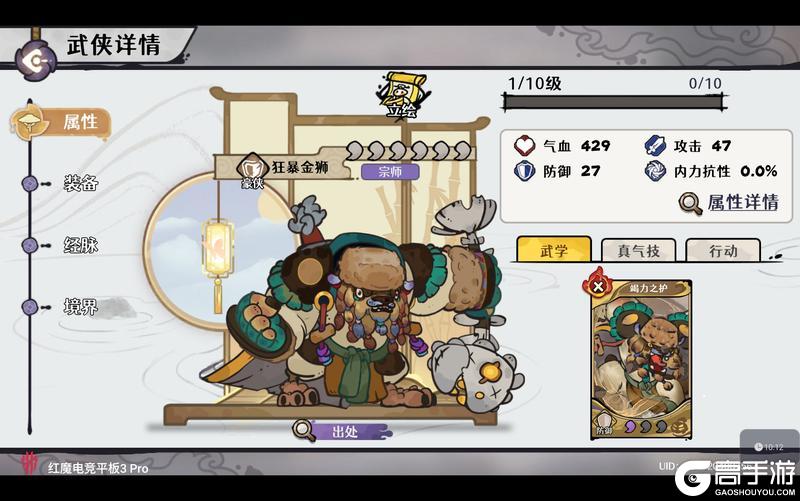Switch to the 武学 martial arts tab
800x501 pixels.
coord(553,251)
